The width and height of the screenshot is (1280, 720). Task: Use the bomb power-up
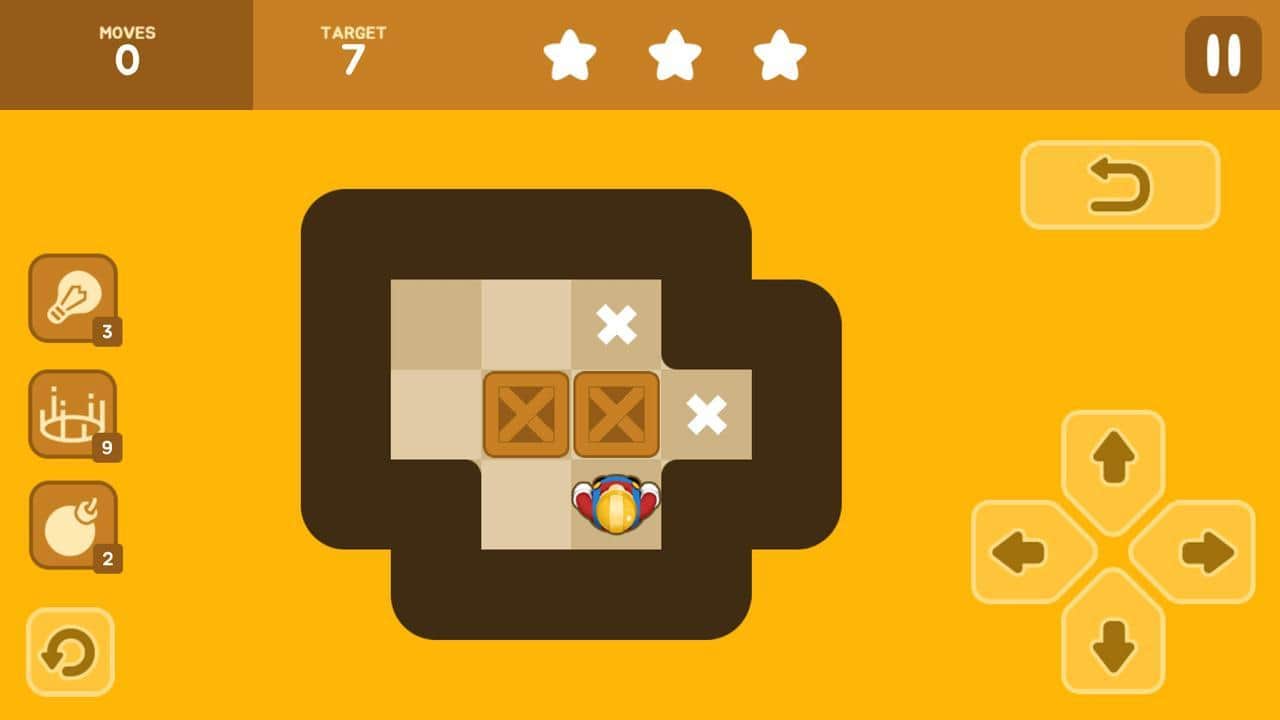[72, 524]
